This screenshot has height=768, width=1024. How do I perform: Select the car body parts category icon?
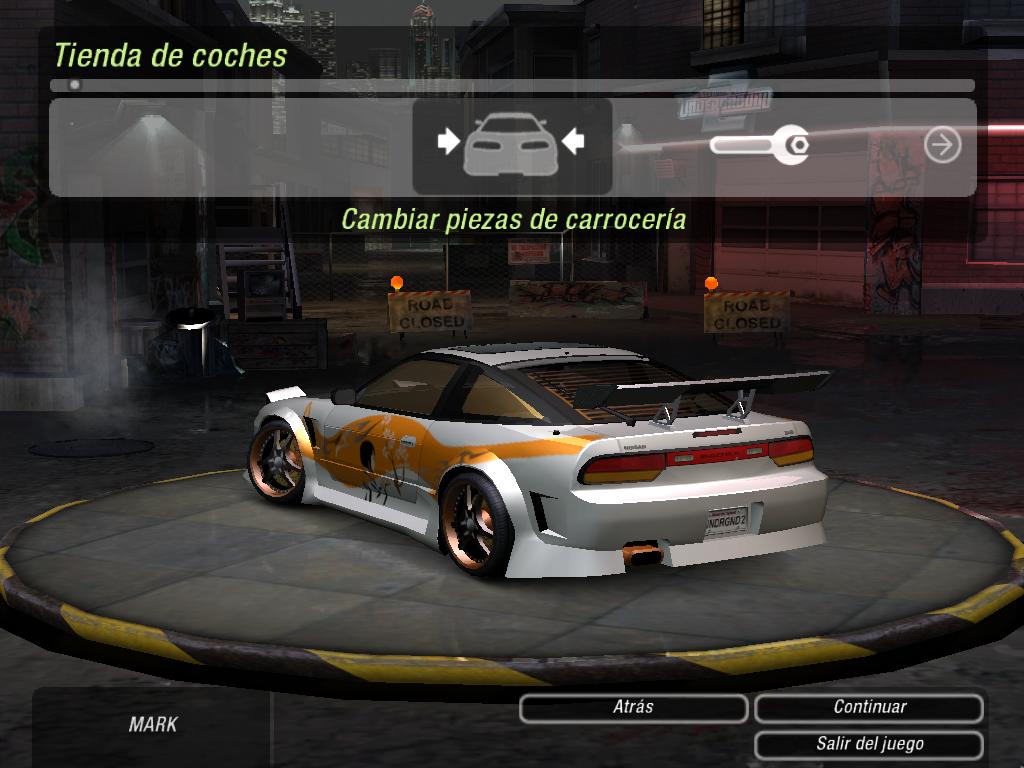point(511,145)
